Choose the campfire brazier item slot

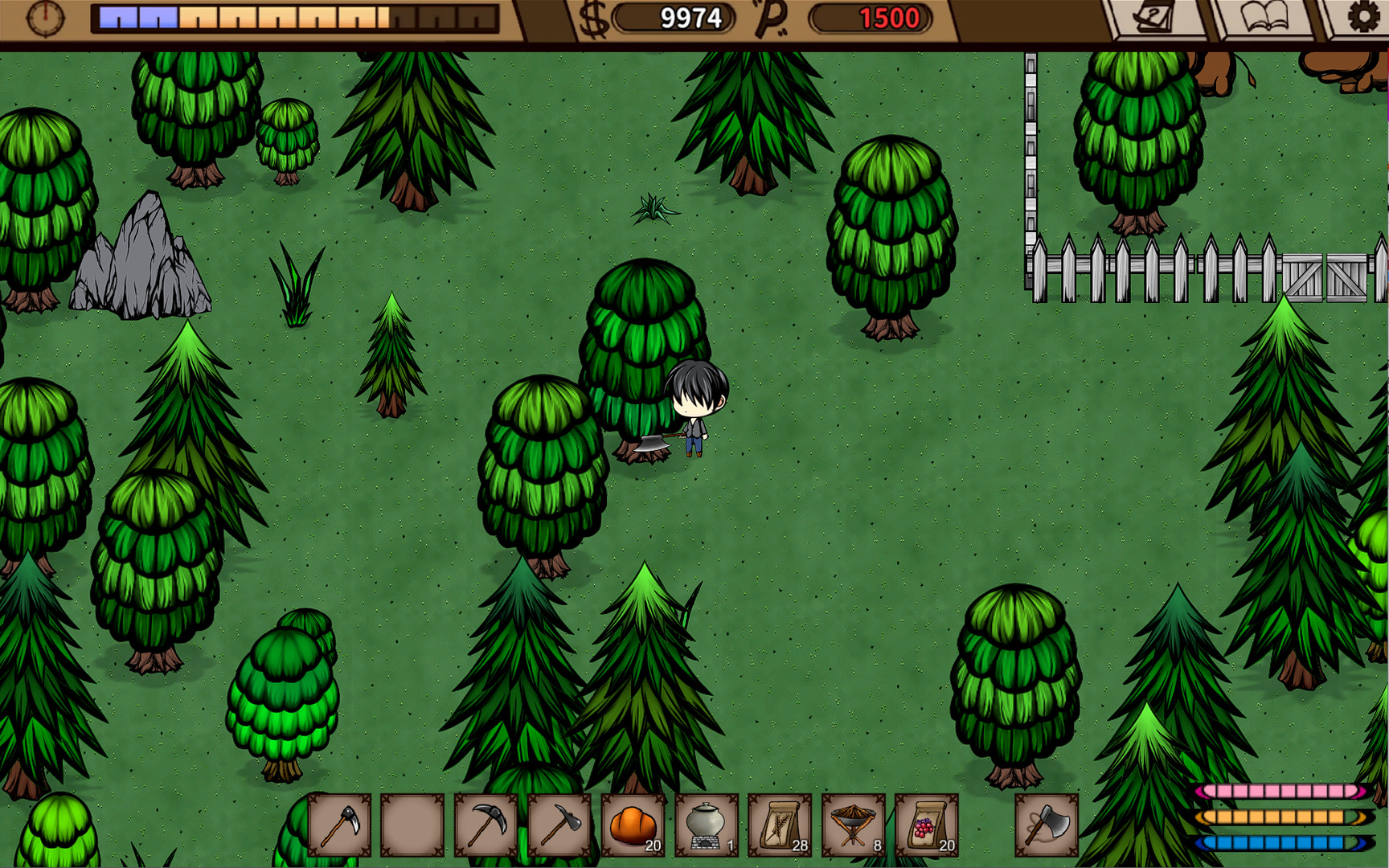point(853,825)
